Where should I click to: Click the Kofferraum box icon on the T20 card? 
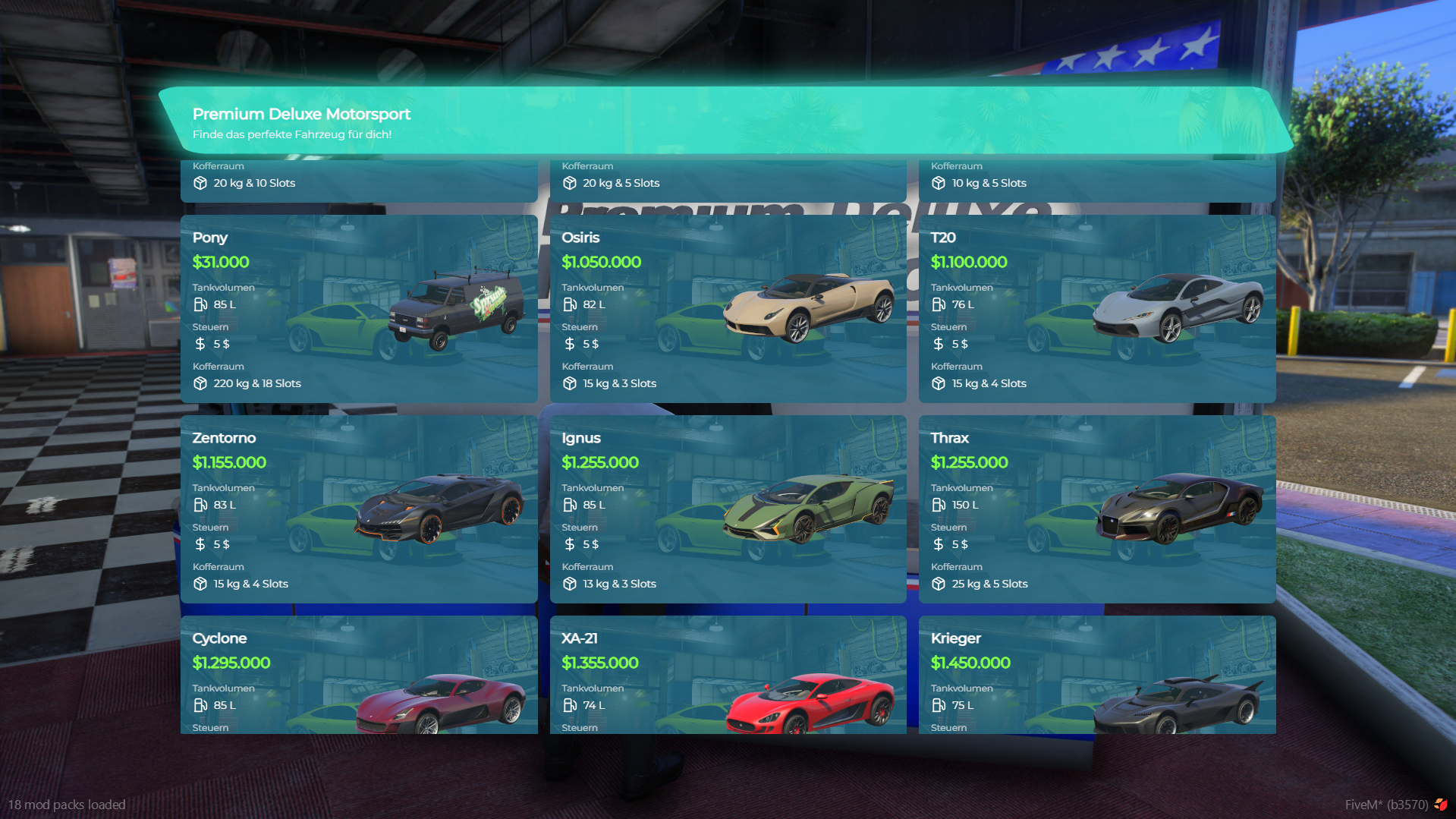click(x=939, y=383)
